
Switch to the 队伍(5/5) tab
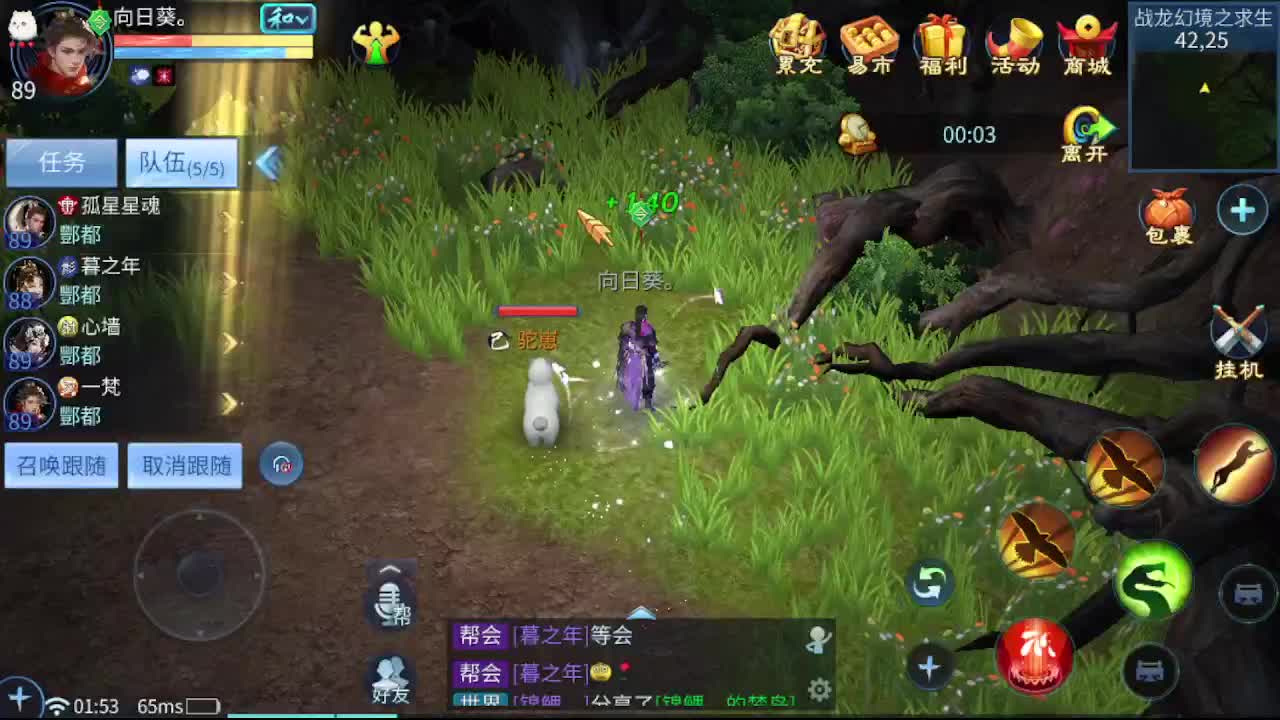click(181, 163)
